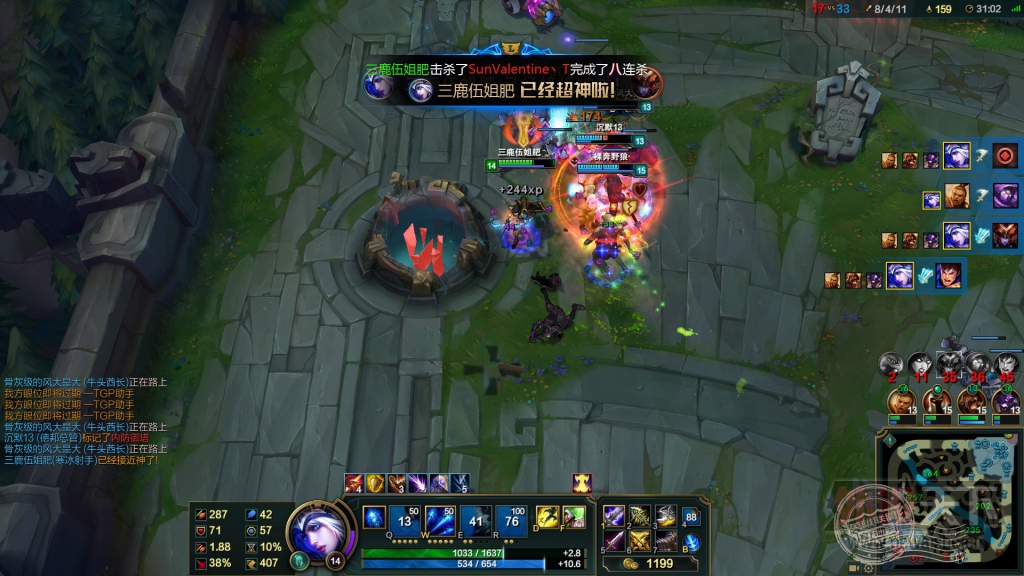Select the item in inventory slot 1
The height and width of the screenshot is (576, 1024).
614,517
